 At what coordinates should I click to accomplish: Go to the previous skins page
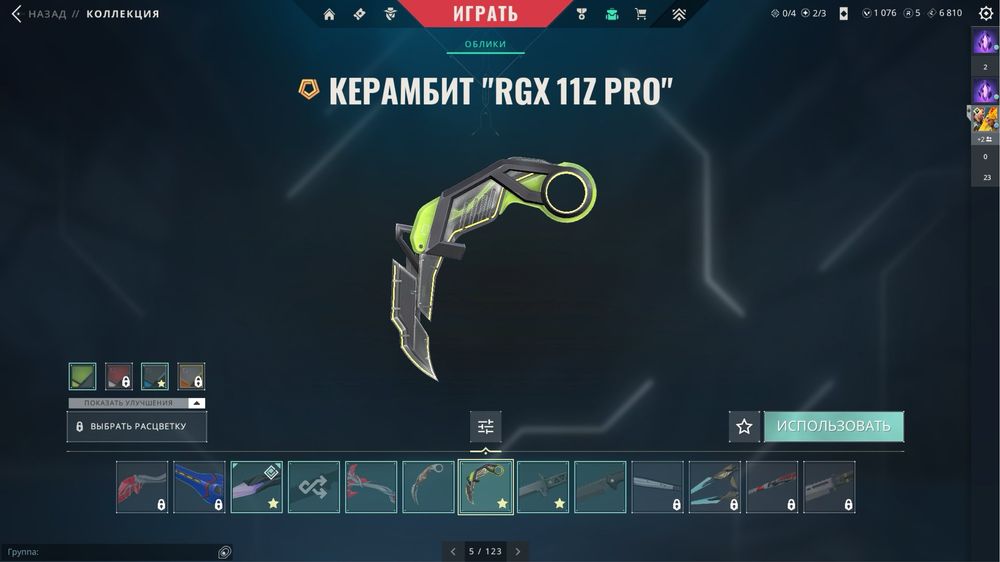[x=453, y=551]
